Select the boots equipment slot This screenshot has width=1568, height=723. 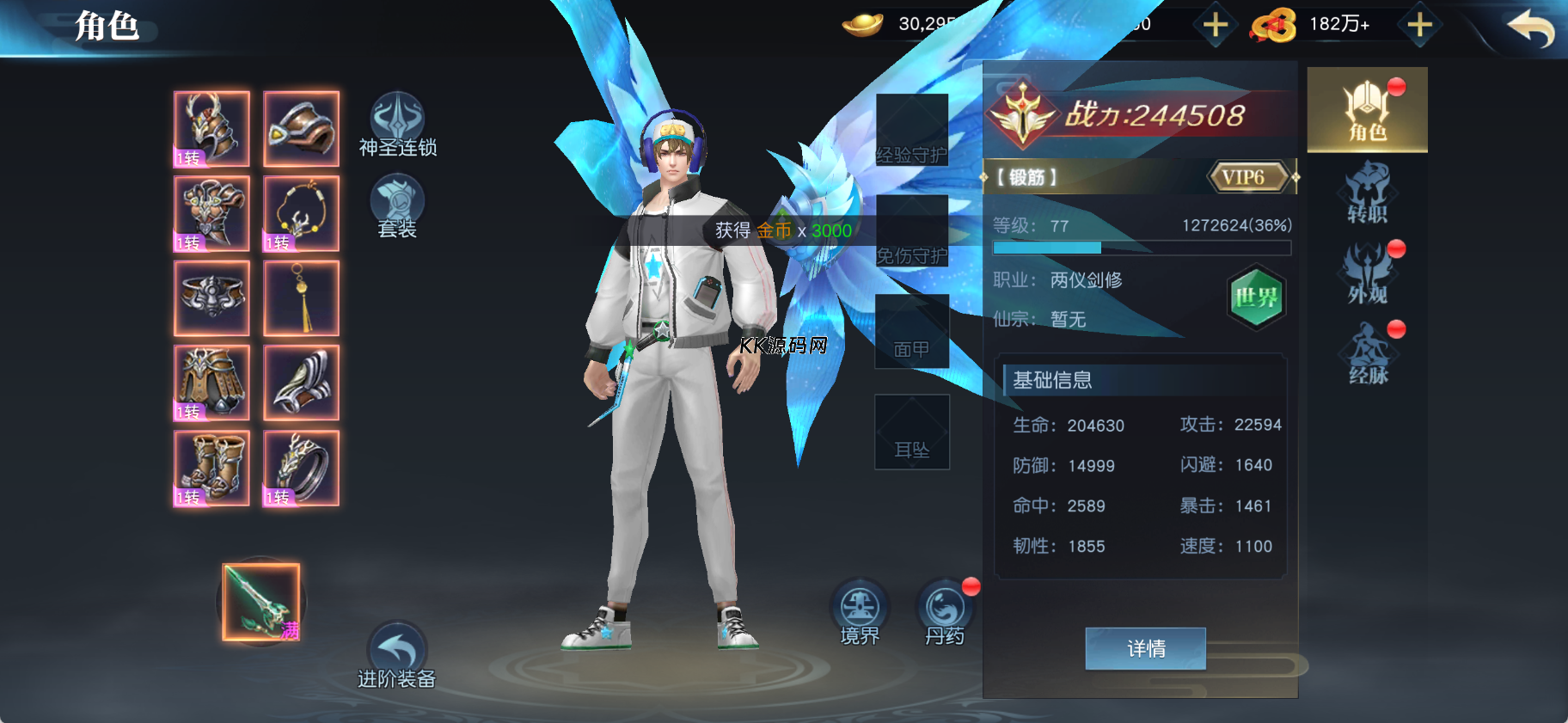(211, 469)
